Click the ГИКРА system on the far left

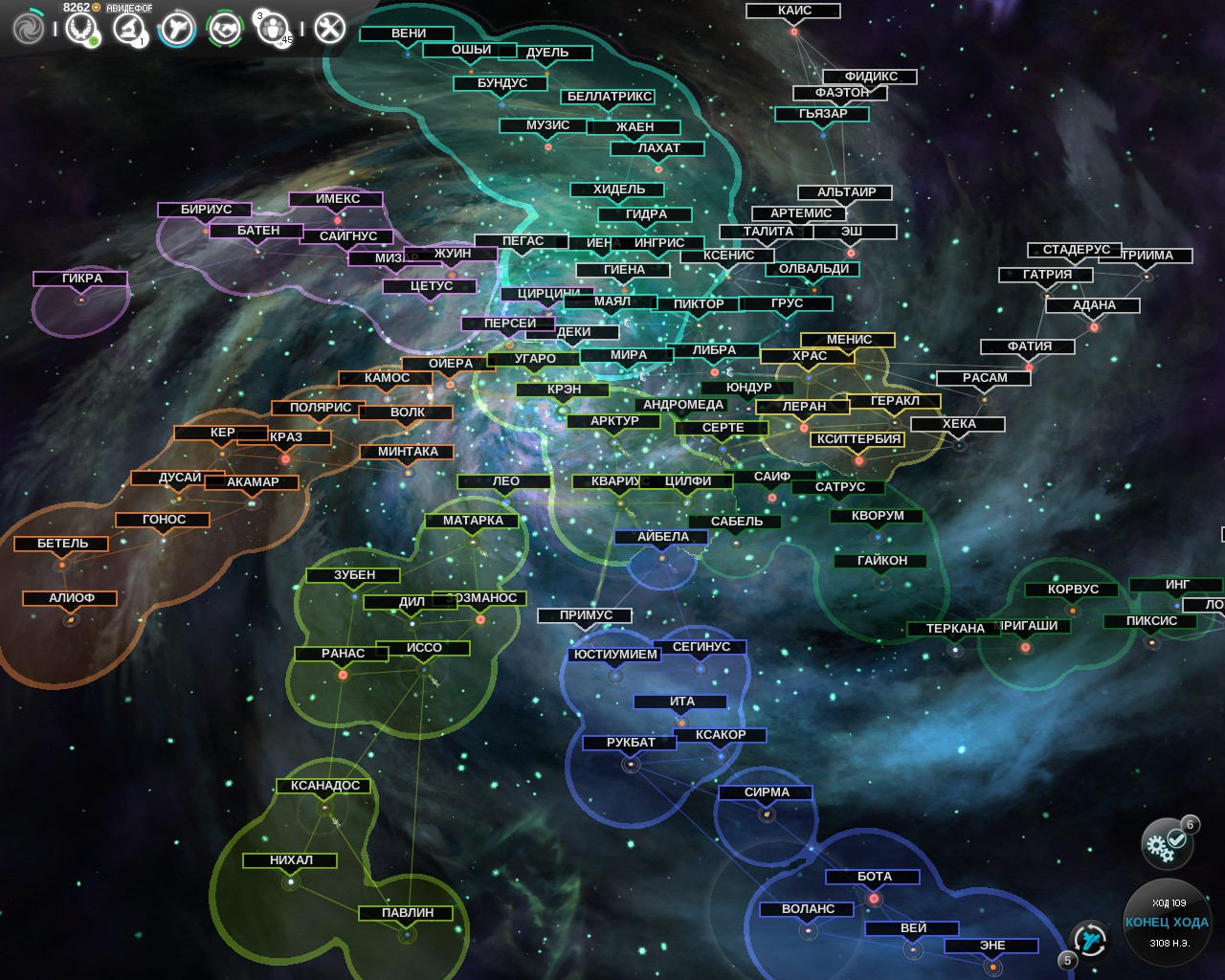80,278
